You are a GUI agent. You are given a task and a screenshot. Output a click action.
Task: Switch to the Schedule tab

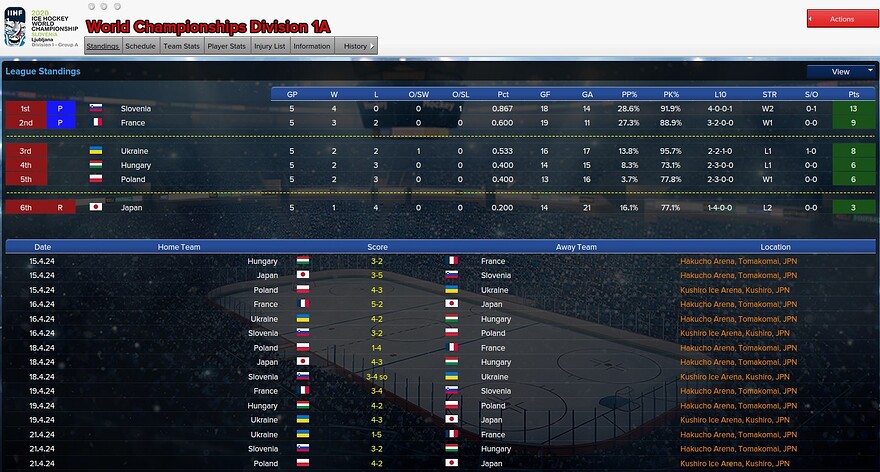(140, 46)
